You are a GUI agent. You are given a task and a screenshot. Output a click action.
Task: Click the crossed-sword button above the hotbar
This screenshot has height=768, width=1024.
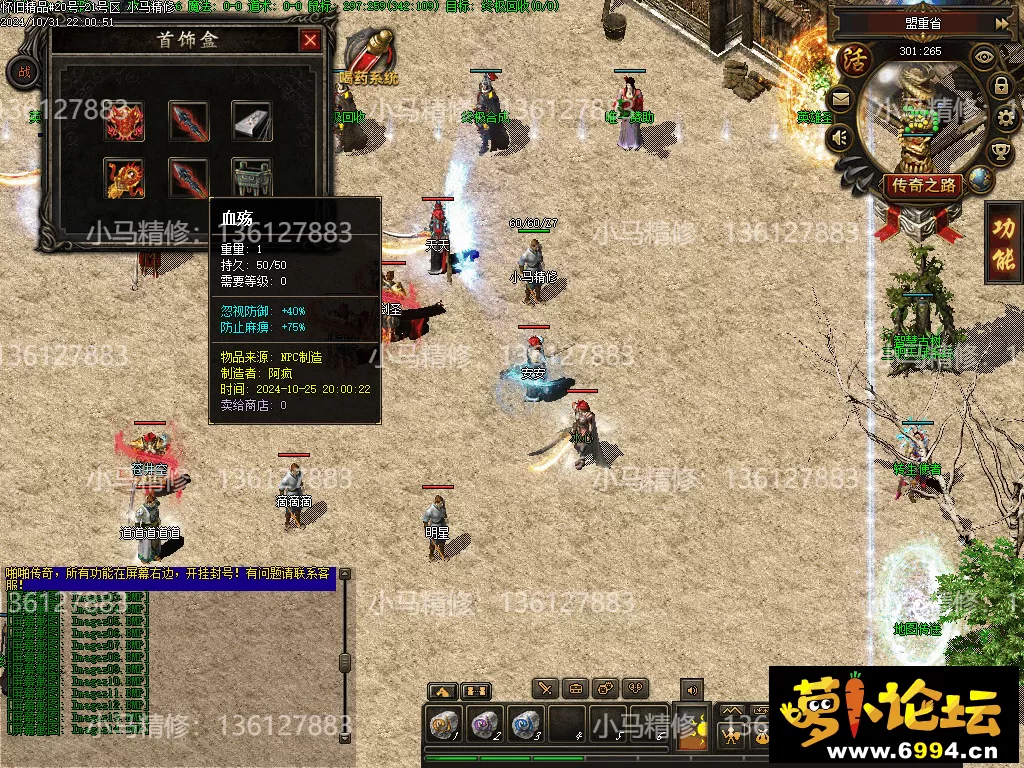[x=545, y=688]
